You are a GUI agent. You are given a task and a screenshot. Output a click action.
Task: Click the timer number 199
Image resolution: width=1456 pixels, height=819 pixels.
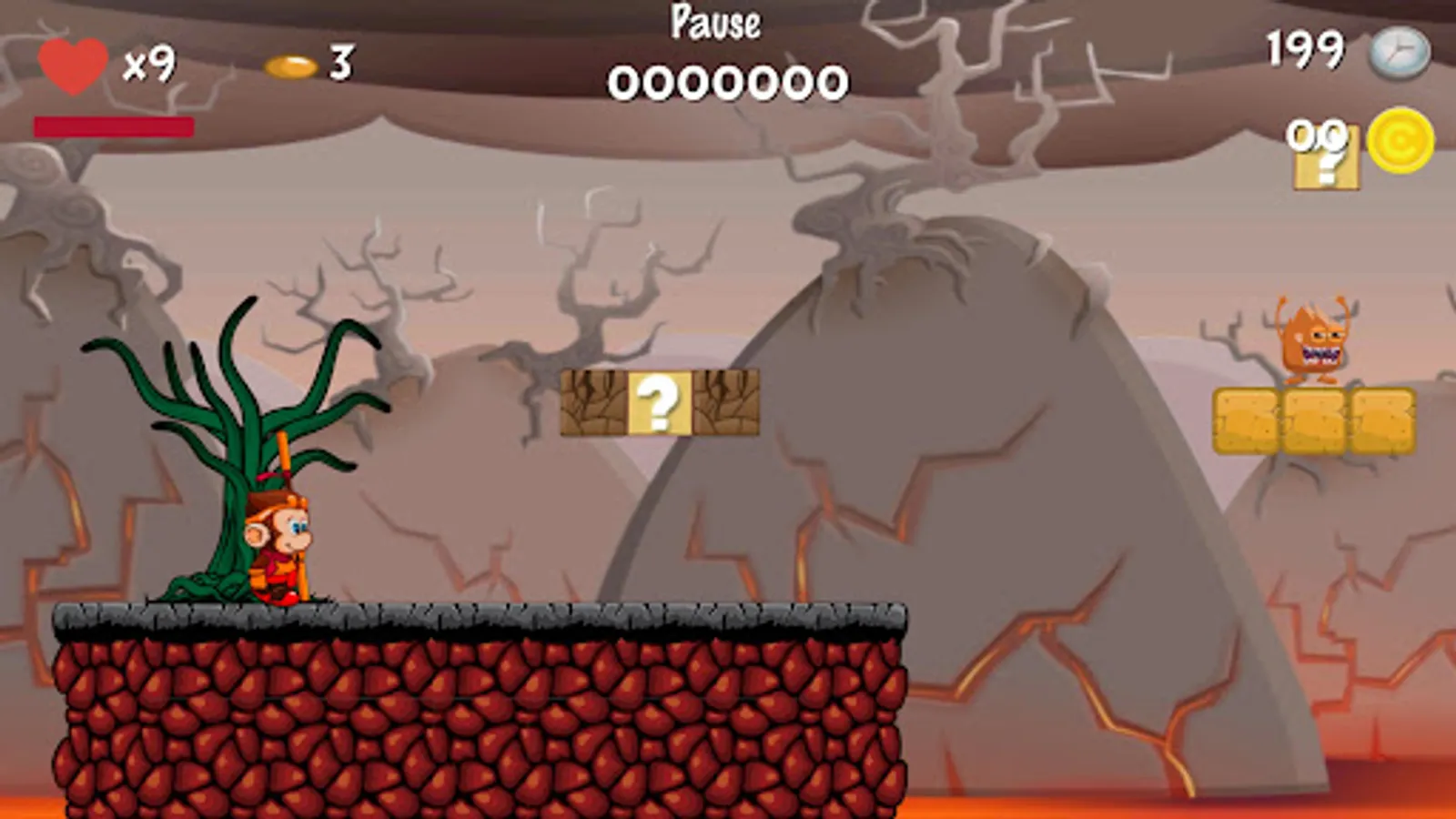(x=1303, y=50)
